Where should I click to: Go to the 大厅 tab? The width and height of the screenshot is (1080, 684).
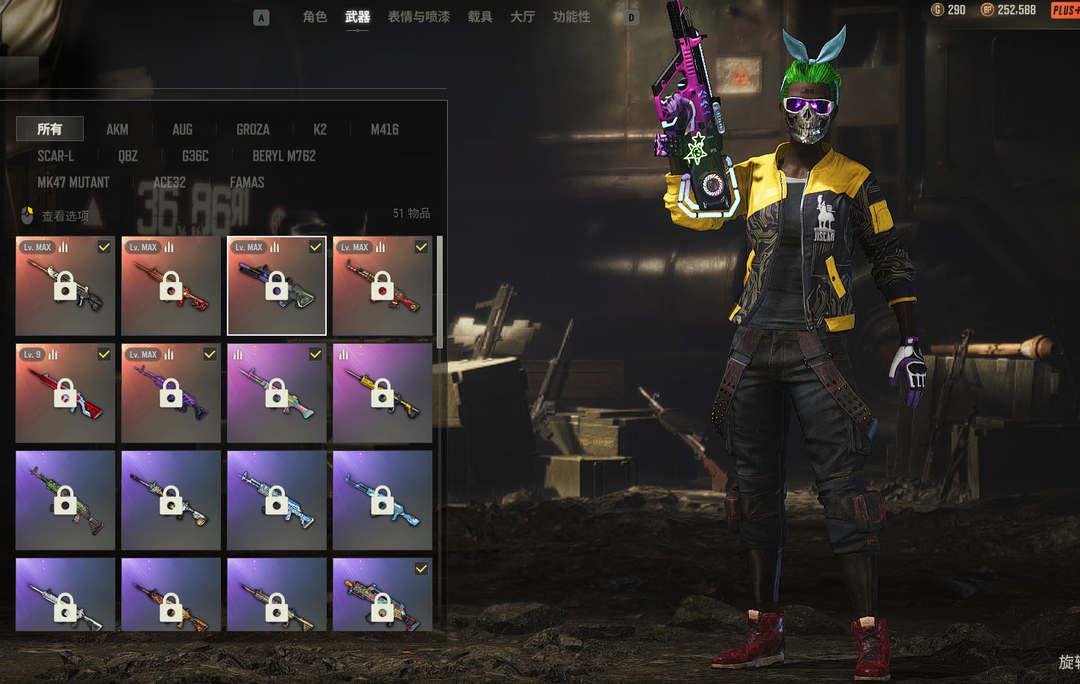point(522,17)
